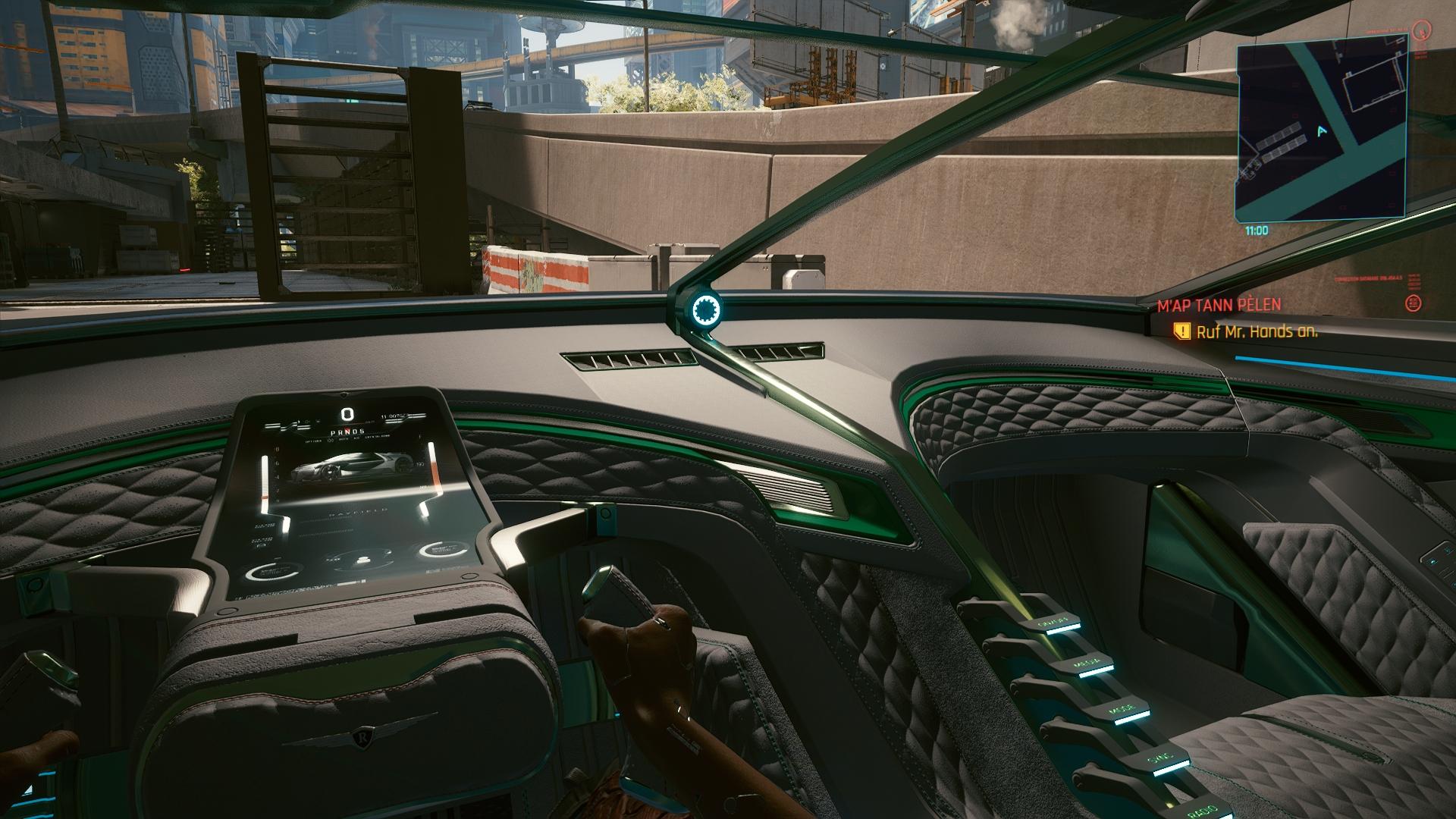Select R on the PRNDS gear indicator
Viewport: 1456px width, 819px height.
341,431
